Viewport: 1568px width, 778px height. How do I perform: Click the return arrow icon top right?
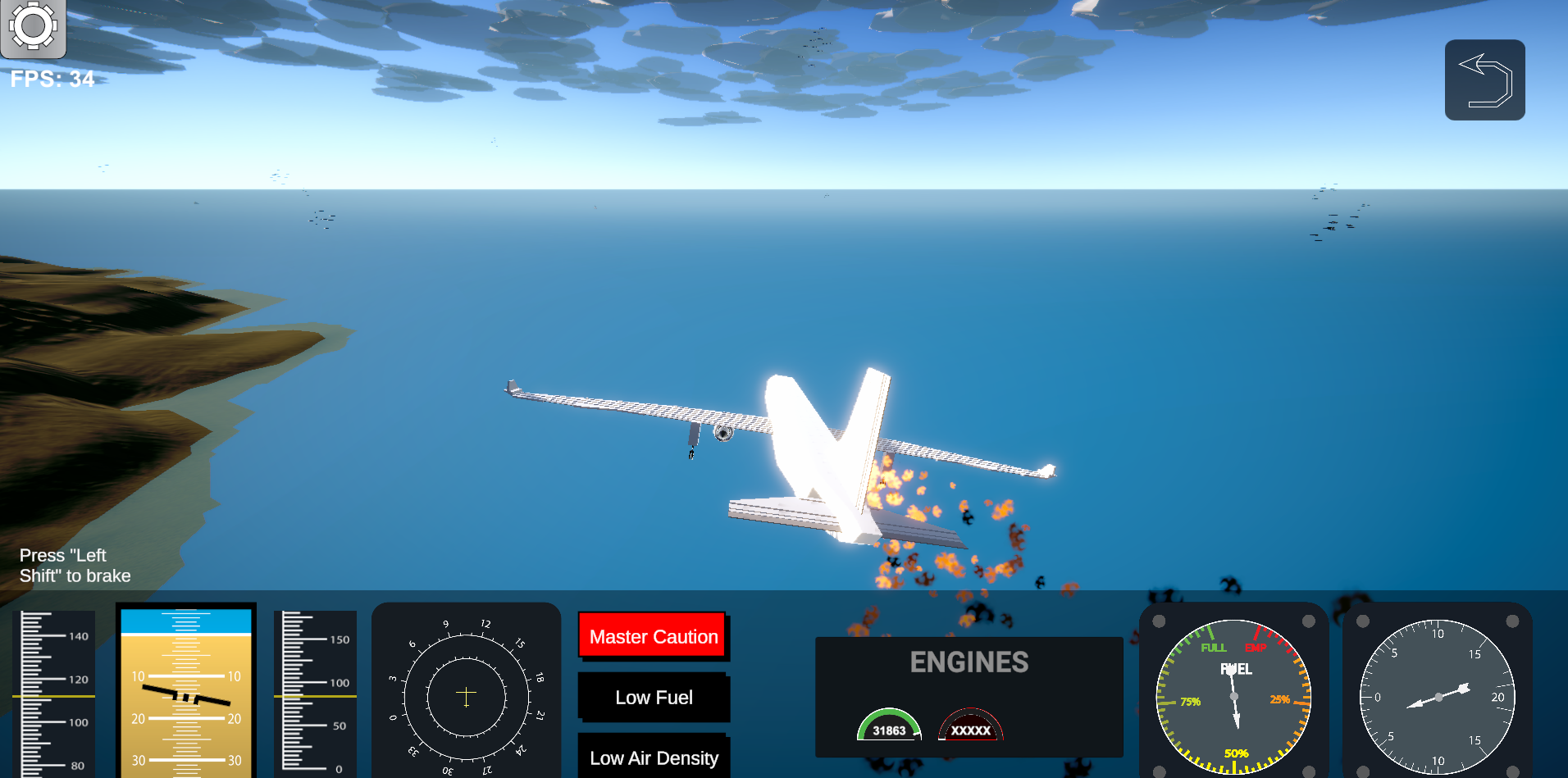pyautogui.click(x=1484, y=79)
